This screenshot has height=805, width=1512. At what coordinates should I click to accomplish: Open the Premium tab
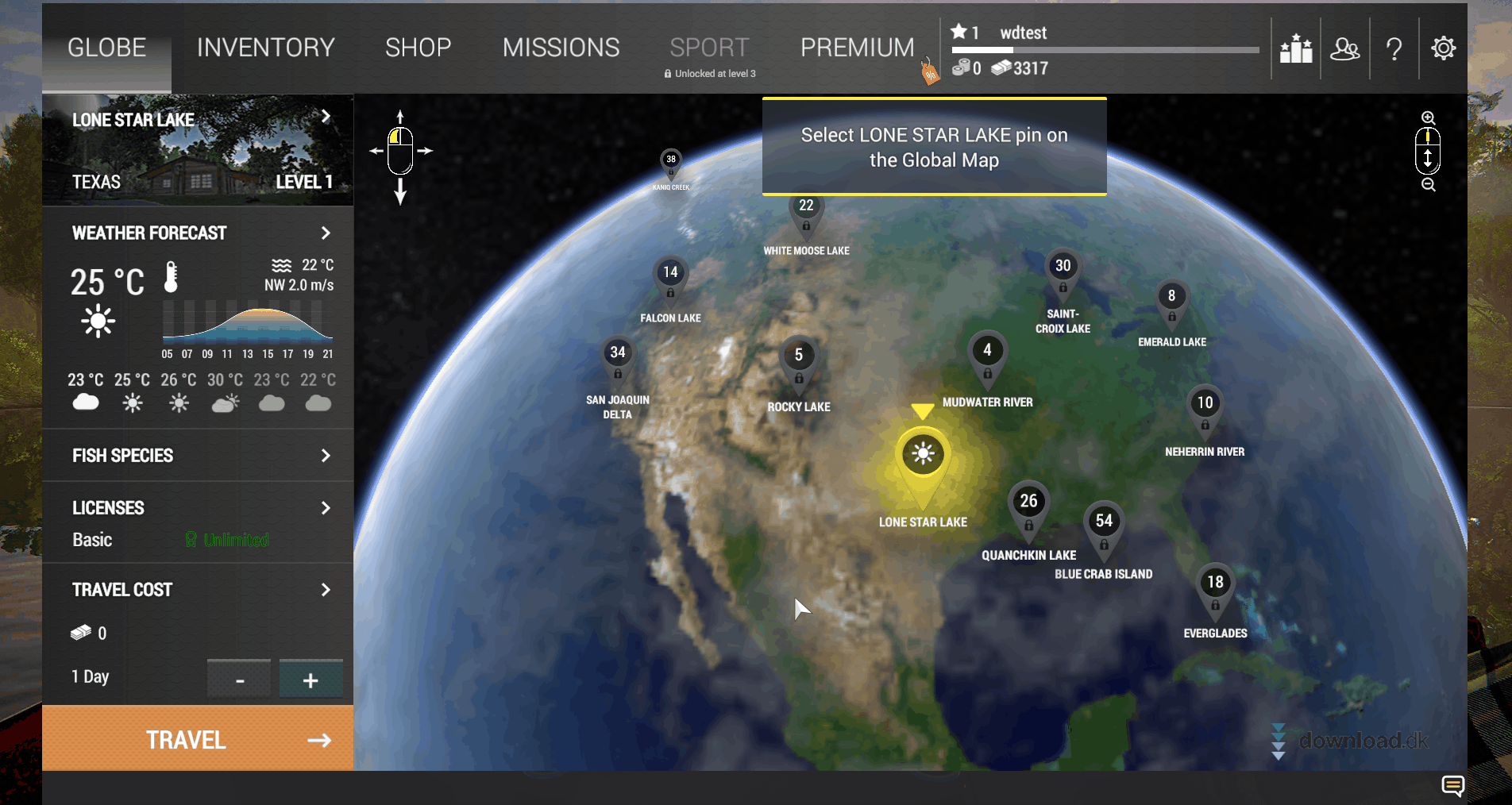click(857, 48)
